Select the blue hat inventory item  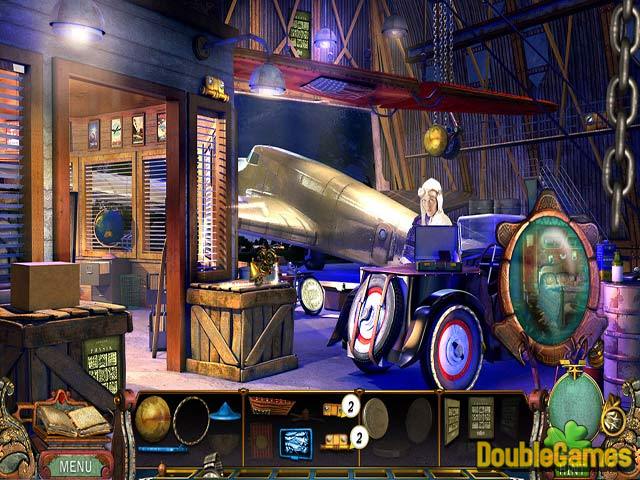pyautogui.click(x=223, y=411)
